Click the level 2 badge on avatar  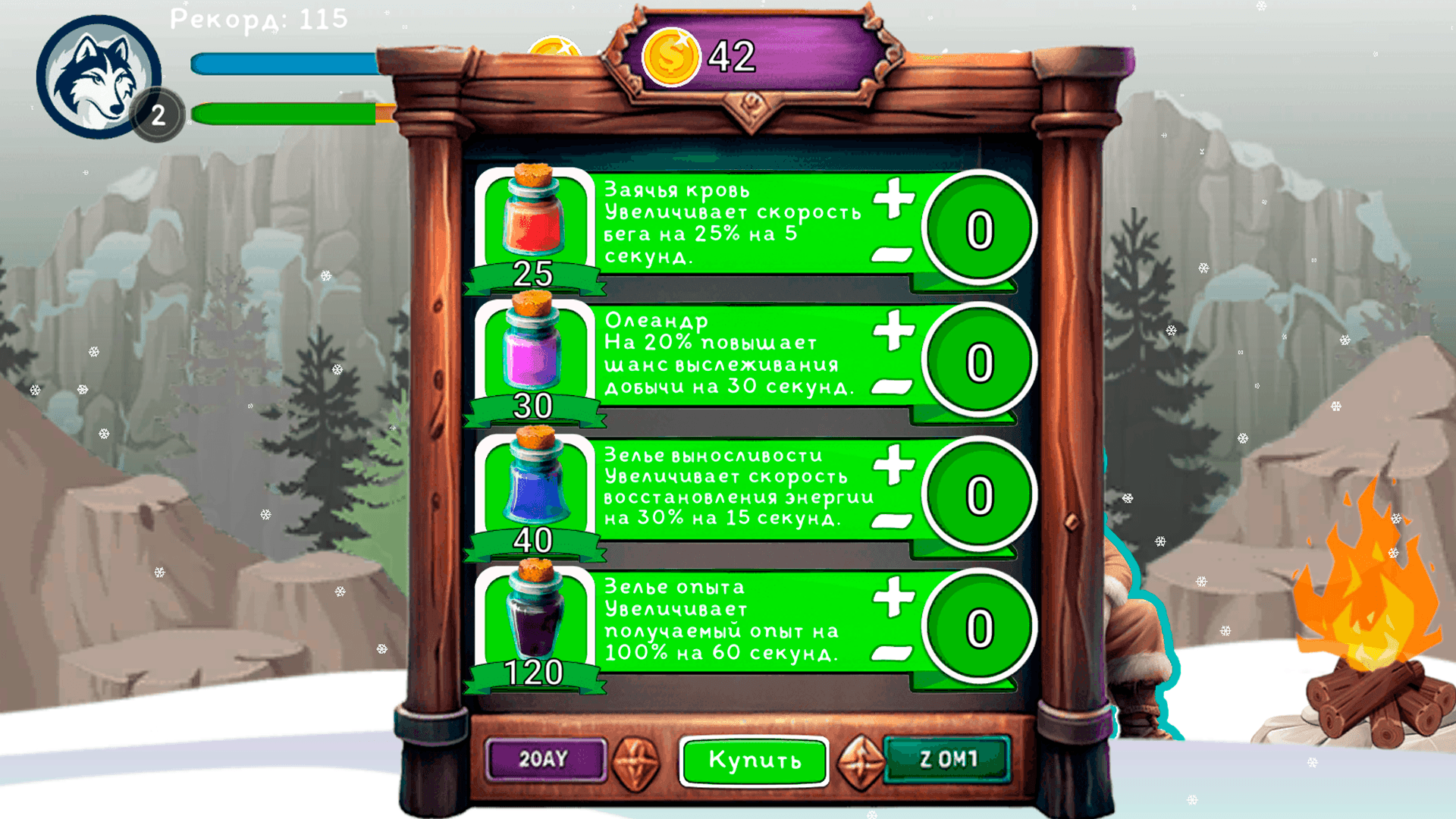pyautogui.click(x=158, y=115)
